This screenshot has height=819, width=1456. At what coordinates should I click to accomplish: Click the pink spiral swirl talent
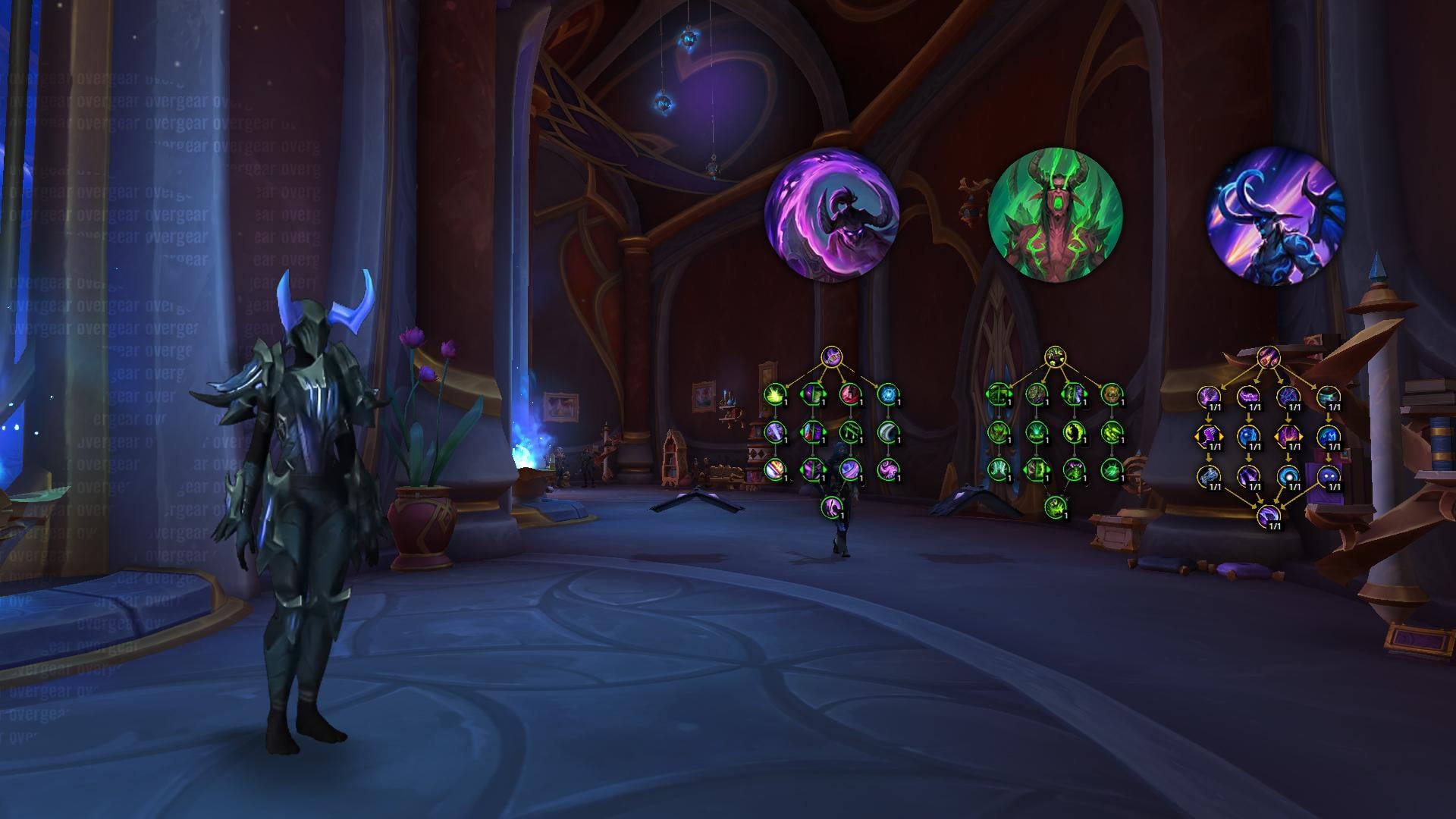point(887,469)
